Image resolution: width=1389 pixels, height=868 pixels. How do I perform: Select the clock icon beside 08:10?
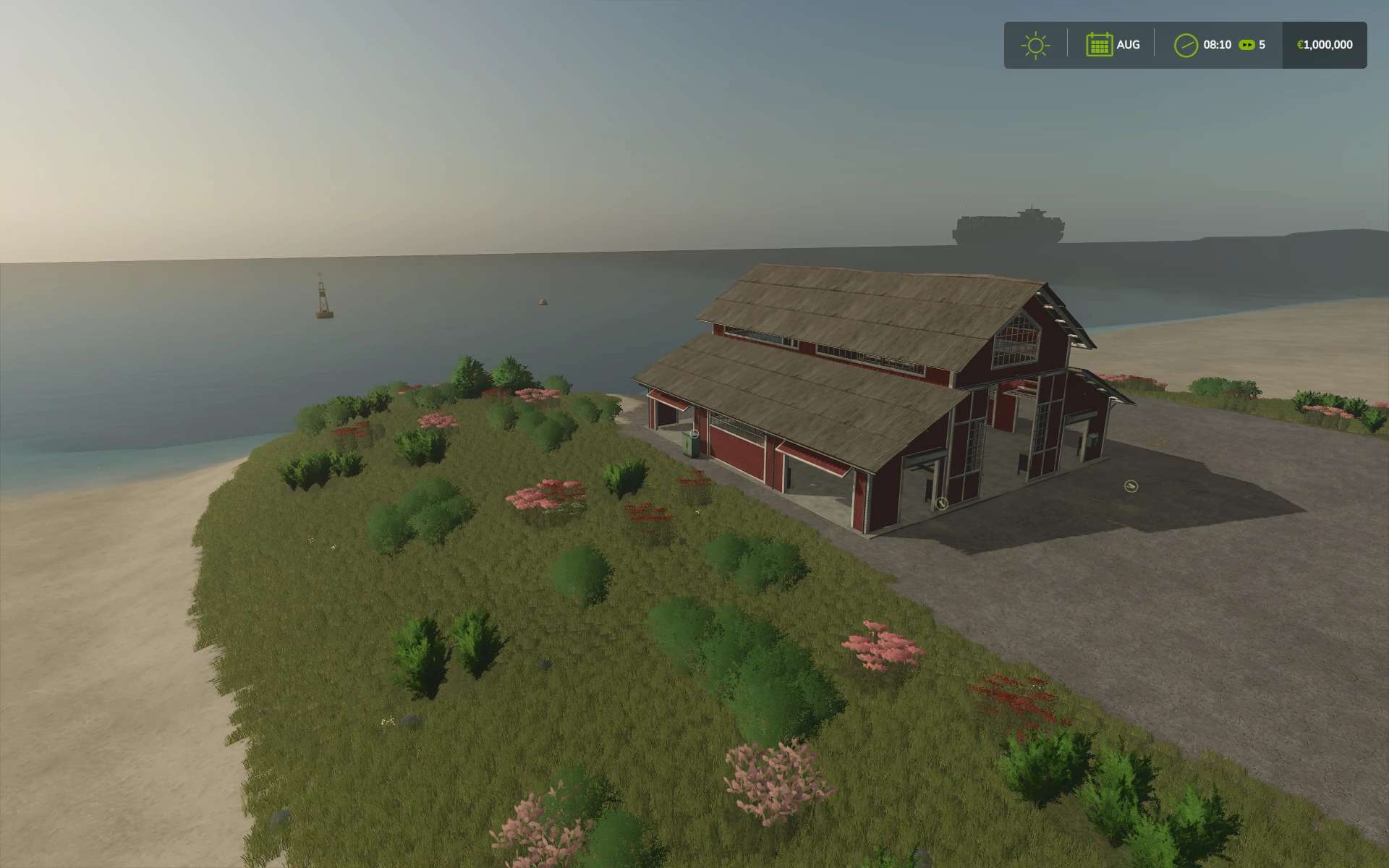point(1186,45)
